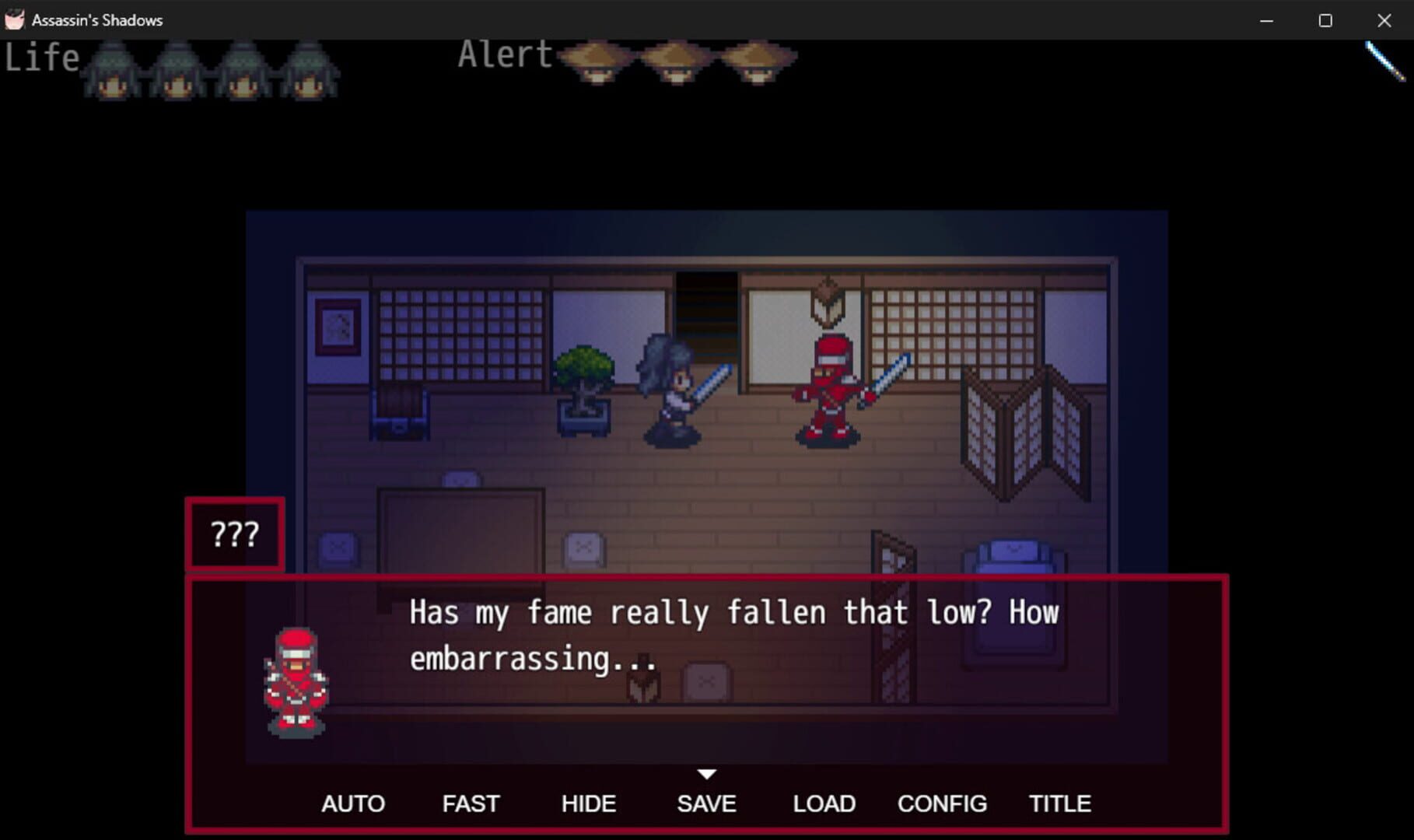Click the Life label
The image size is (1414, 840).
(41, 56)
